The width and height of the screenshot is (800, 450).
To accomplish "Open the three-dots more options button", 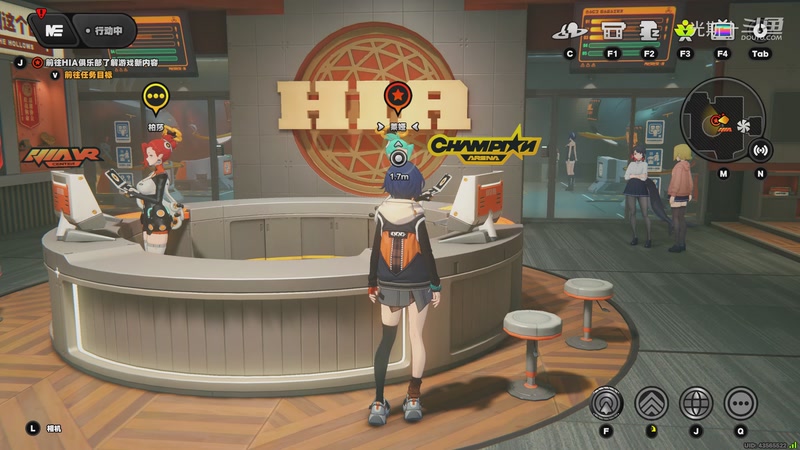I will pos(741,403).
